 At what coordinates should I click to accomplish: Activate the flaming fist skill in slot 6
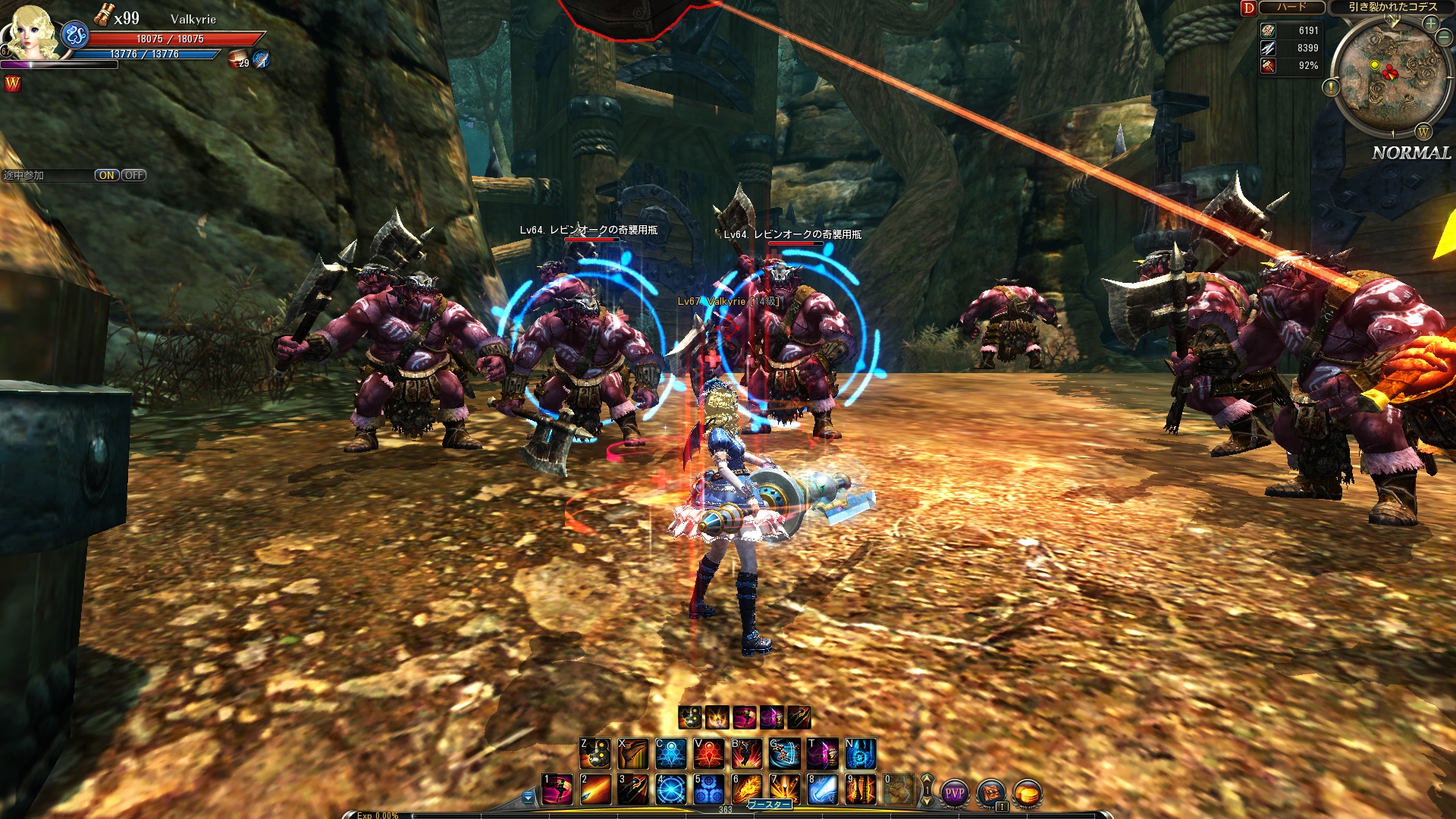pos(746,789)
